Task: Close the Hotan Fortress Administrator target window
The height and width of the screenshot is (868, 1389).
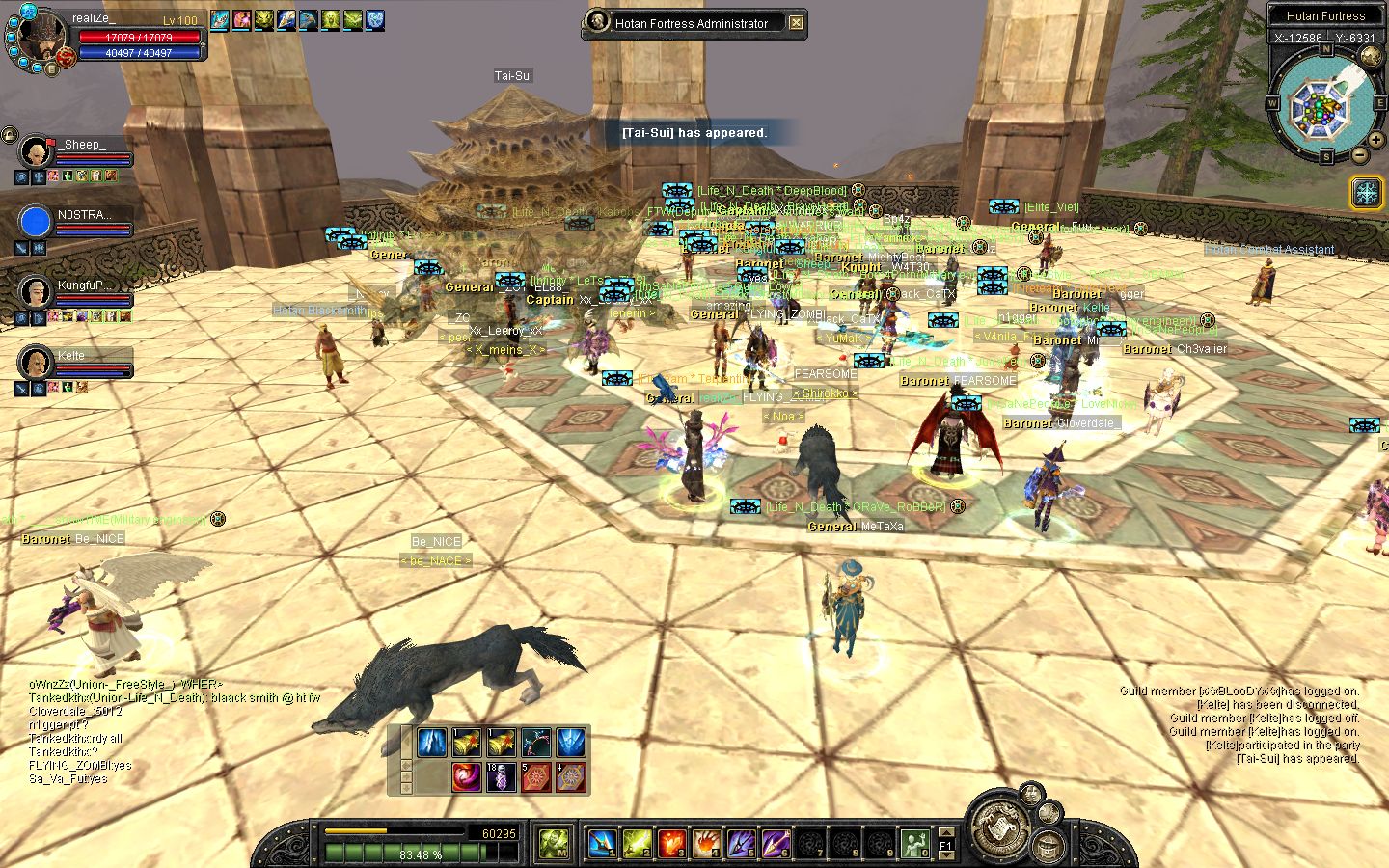Action: tap(796, 23)
